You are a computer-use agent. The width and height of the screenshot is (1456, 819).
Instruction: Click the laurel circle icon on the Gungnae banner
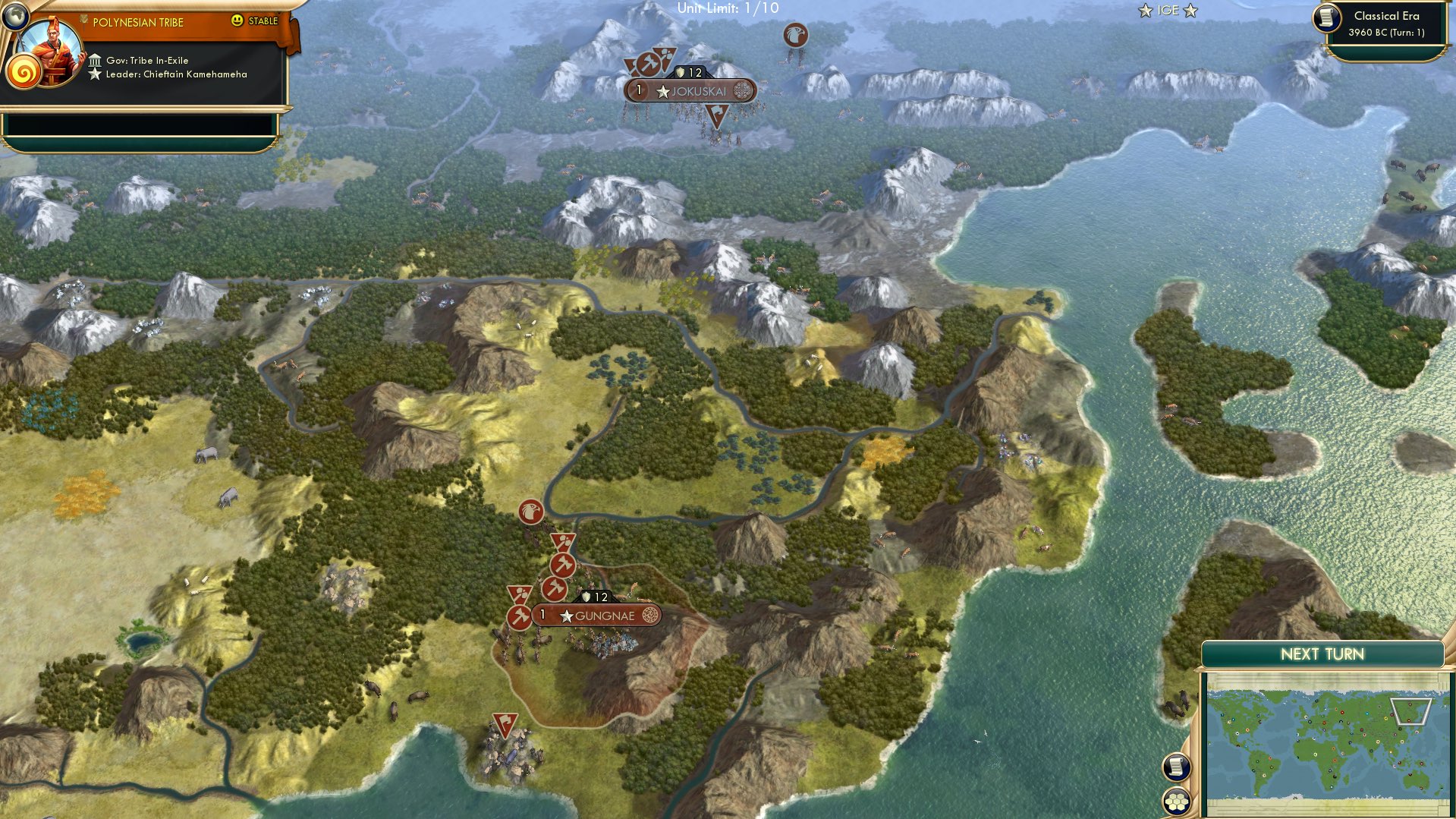pyautogui.click(x=651, y=616)
